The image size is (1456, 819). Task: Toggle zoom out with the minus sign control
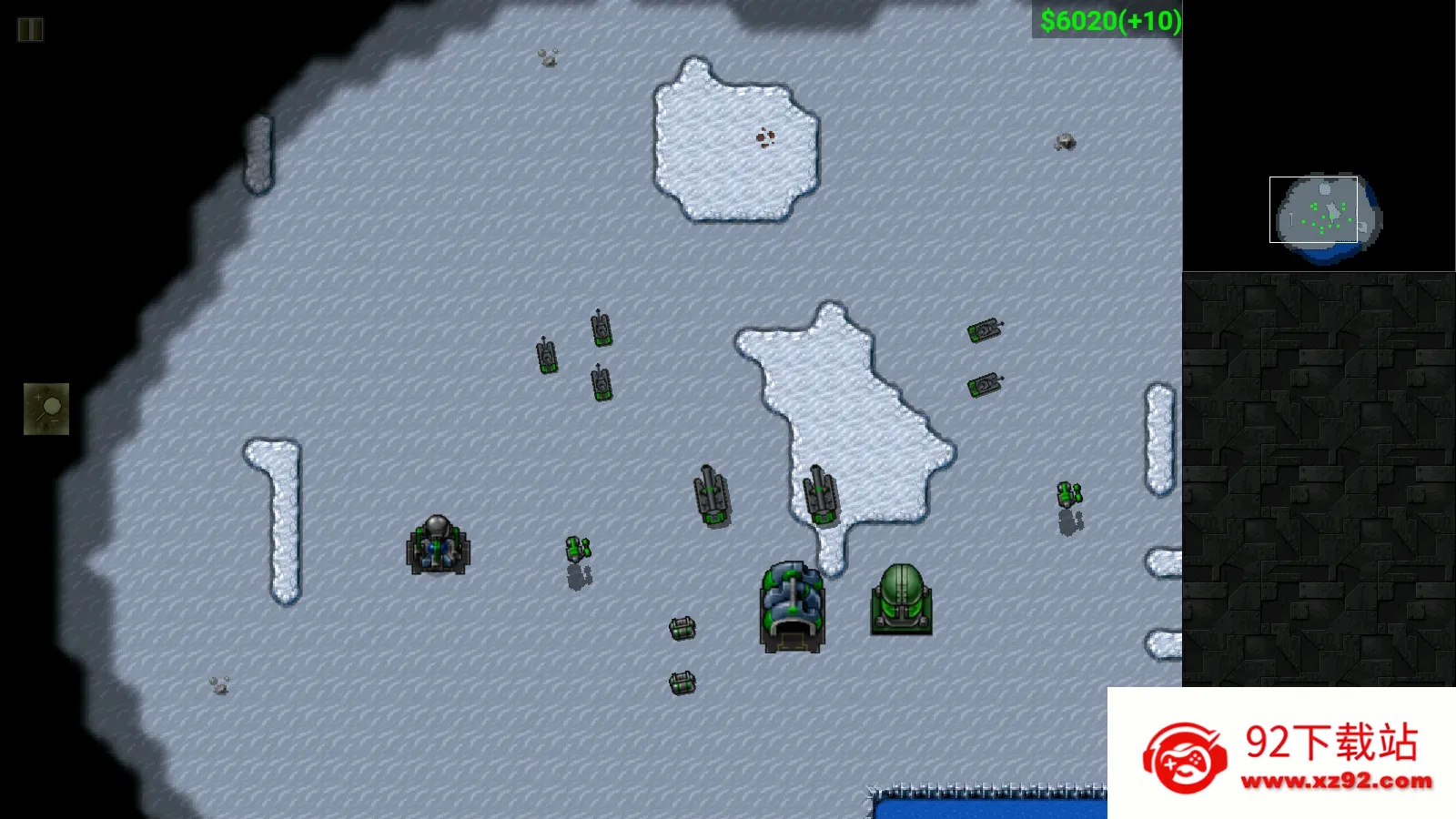[x=55, y=420]
